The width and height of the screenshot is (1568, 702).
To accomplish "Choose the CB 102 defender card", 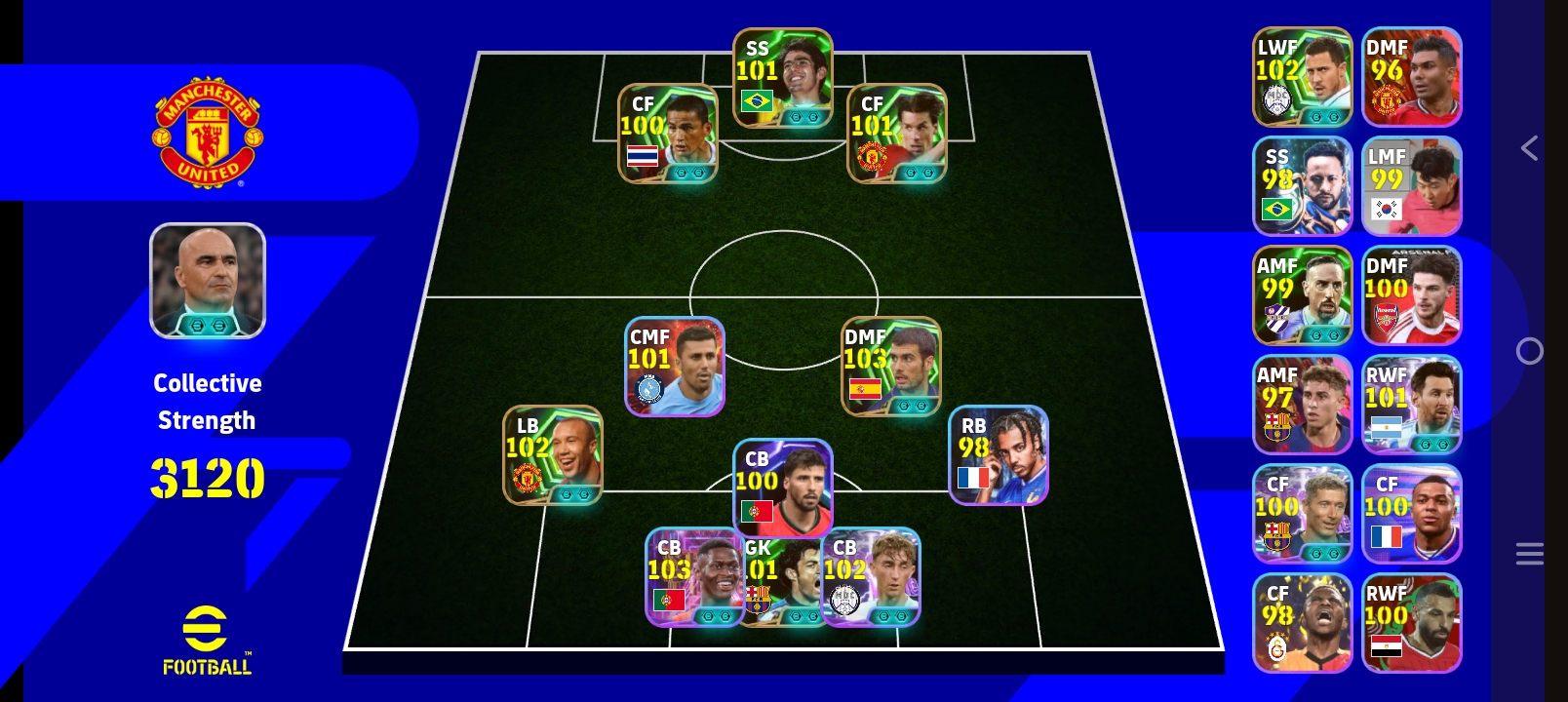I will 873,577.
